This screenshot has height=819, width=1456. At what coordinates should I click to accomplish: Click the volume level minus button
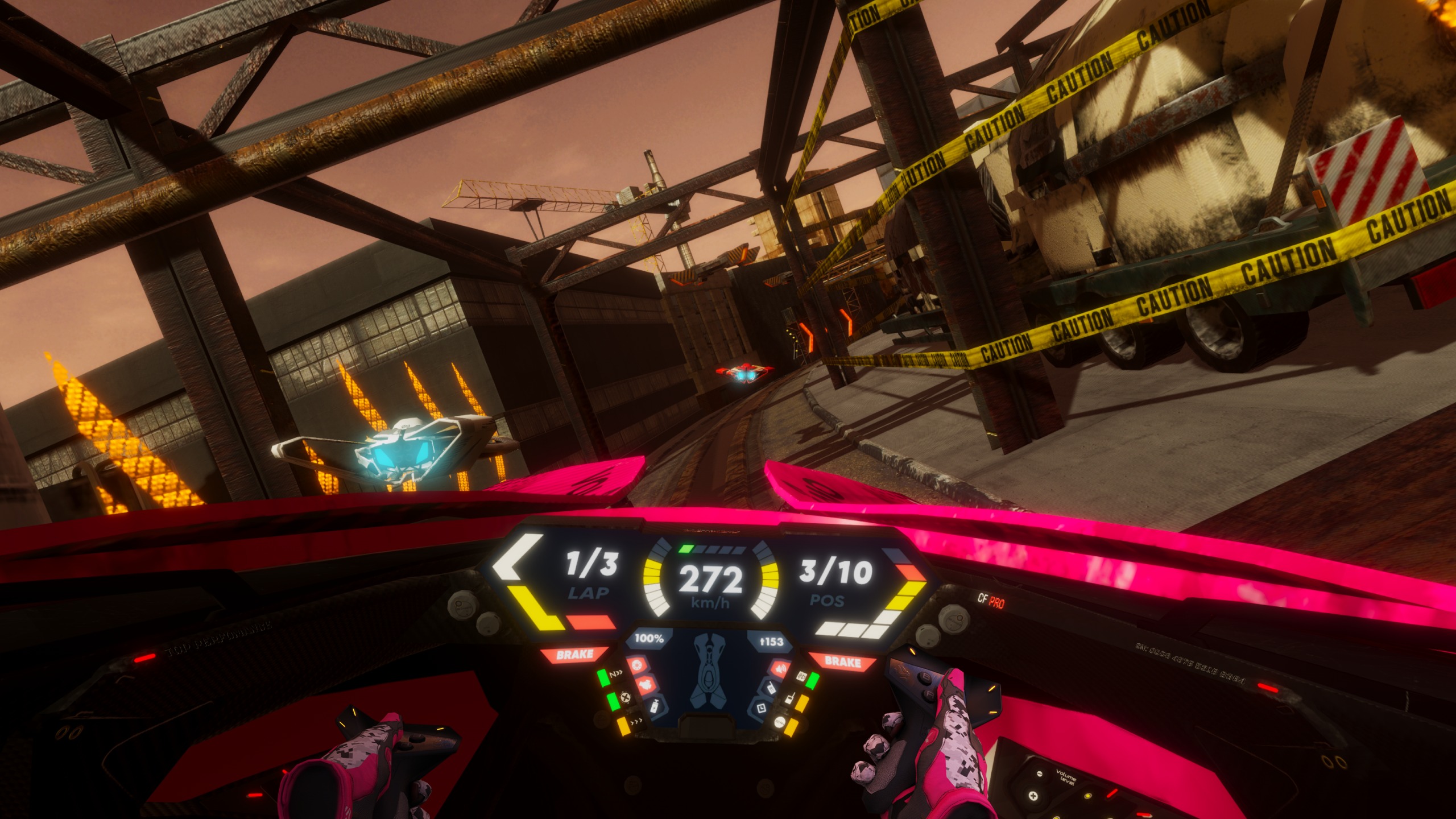1039,774
